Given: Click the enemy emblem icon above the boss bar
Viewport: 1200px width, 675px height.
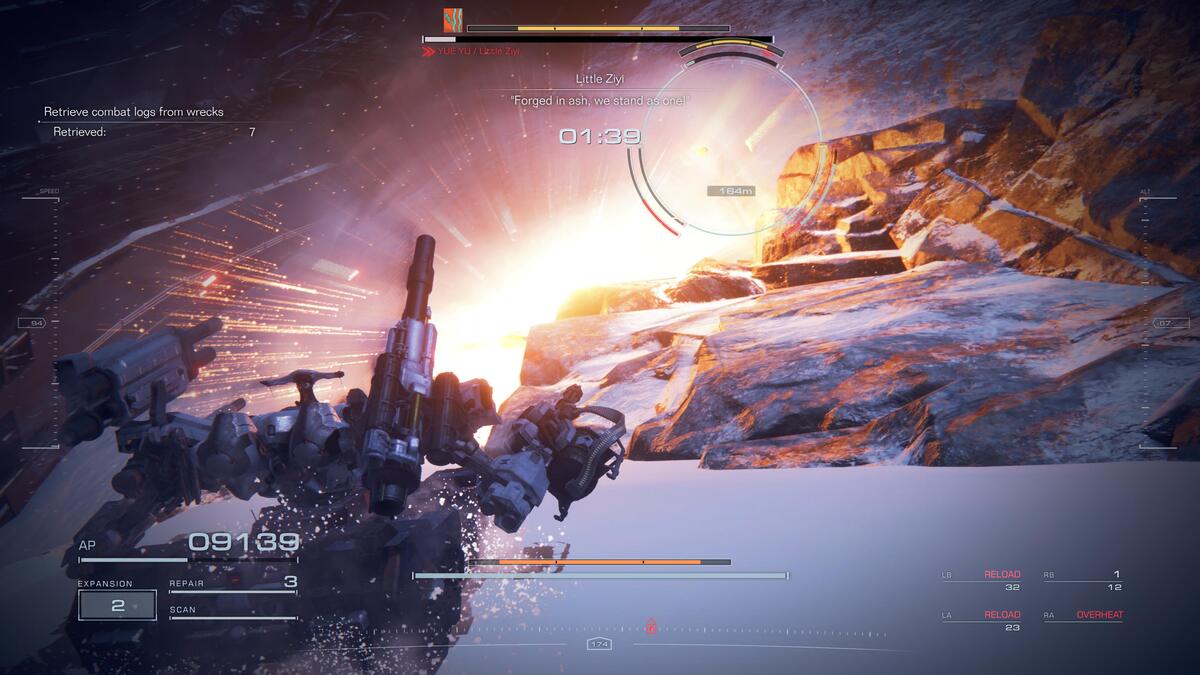Looking at the screenshot, I should click(x=453, y=19).
